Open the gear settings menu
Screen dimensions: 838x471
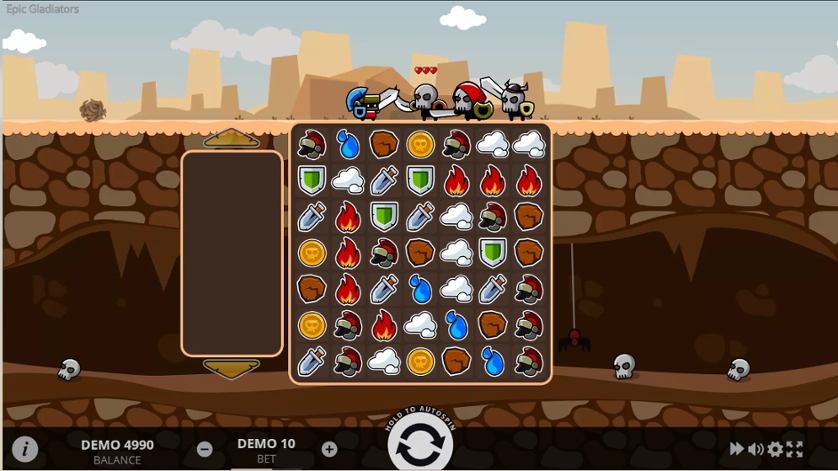click(775, 450)
